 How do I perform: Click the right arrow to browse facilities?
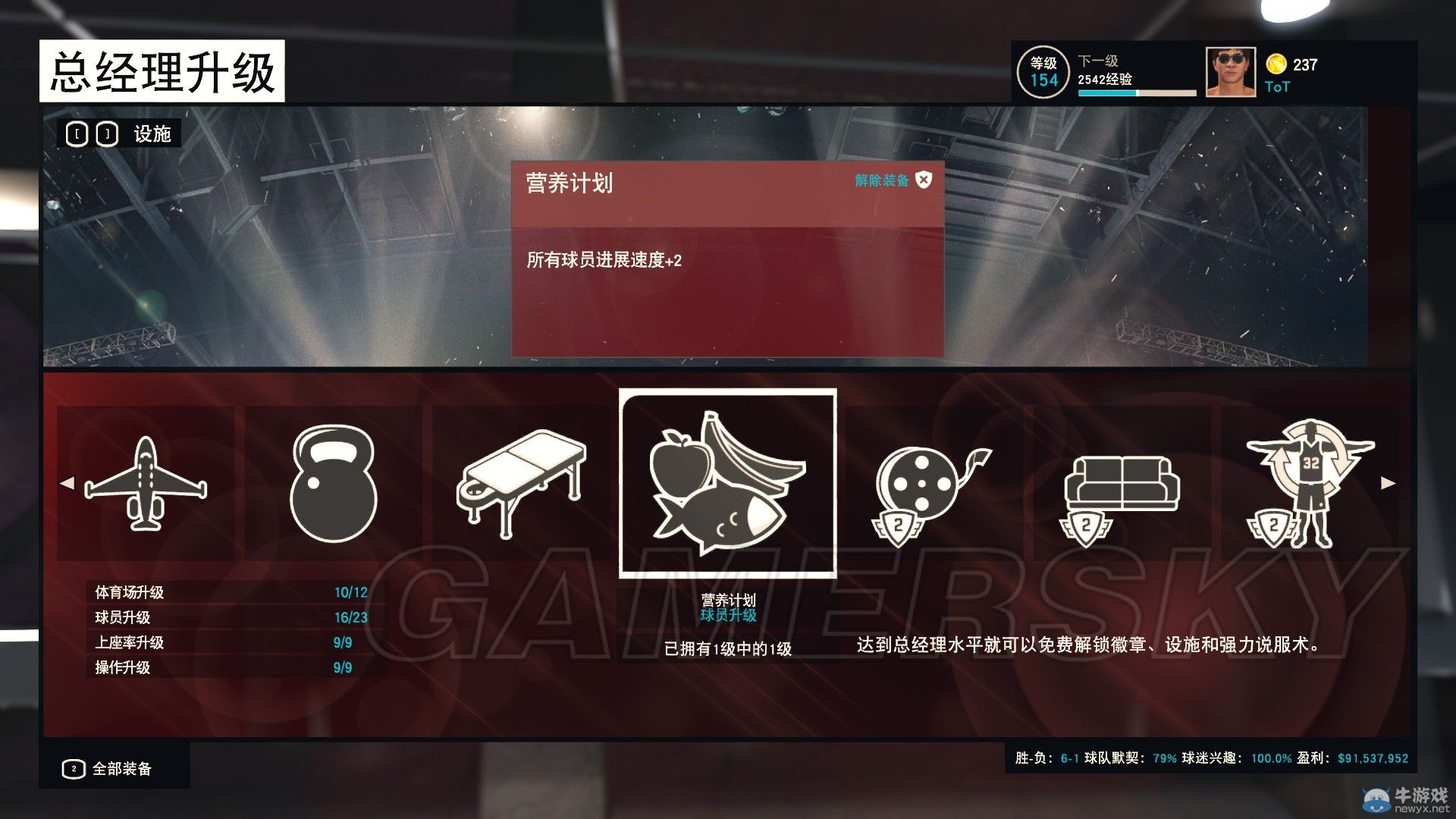pyautogui.click(x=1387, y=483)
